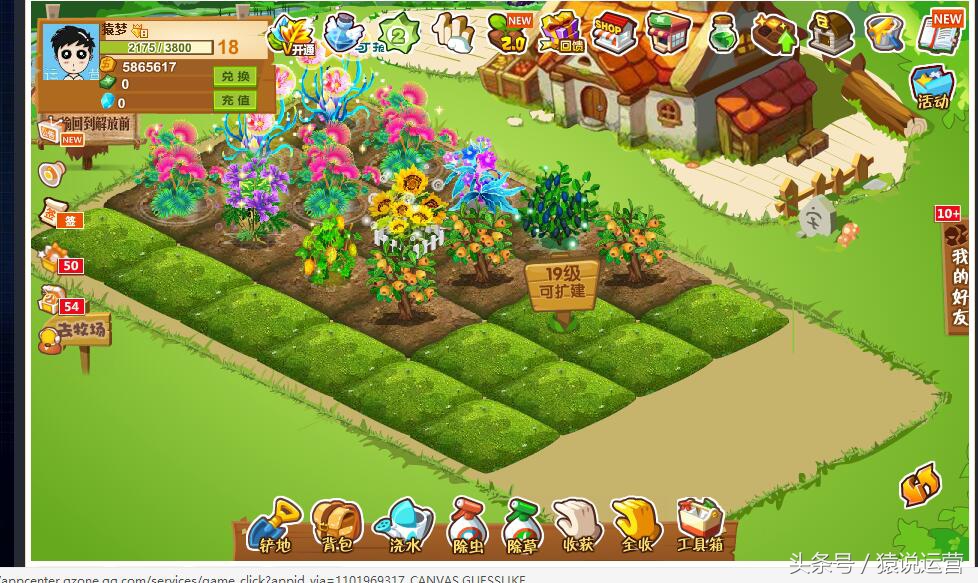This screenshot has height=583, width=978.
Task: Use the 全收 harvest-all yellow glove
Action: click(x=637, y=526)
